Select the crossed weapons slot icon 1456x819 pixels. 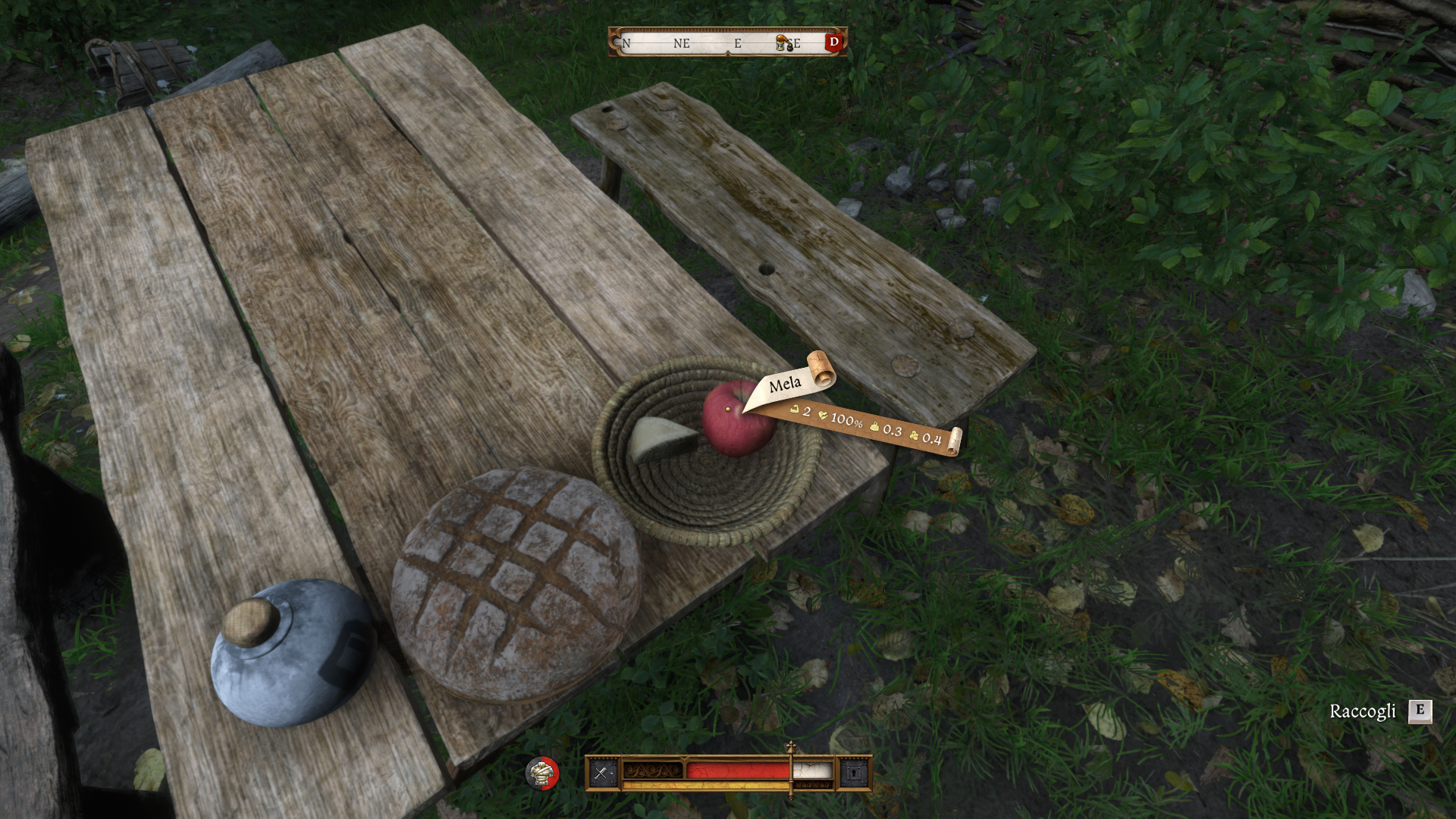[602, 773]
